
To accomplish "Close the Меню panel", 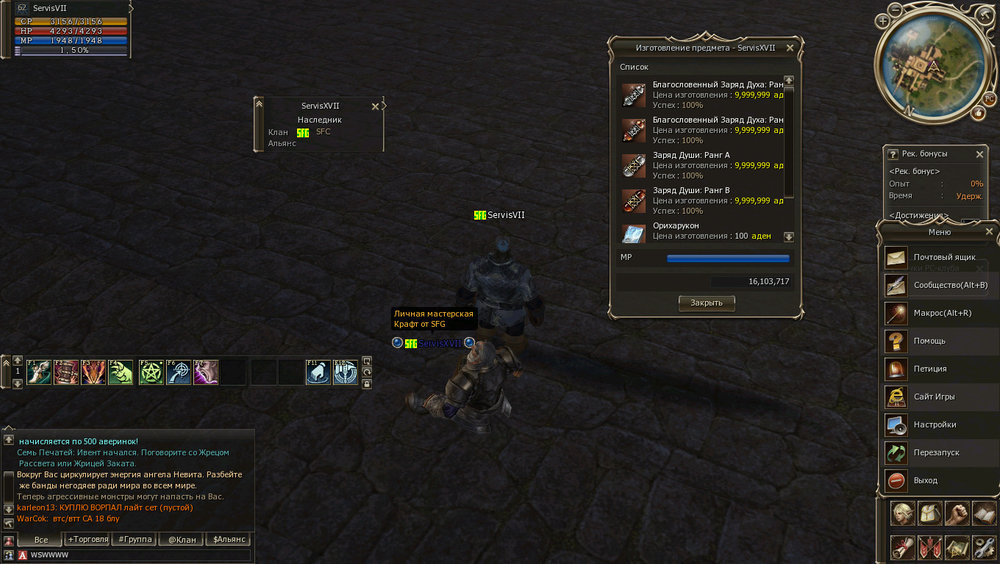I will 989,232.
